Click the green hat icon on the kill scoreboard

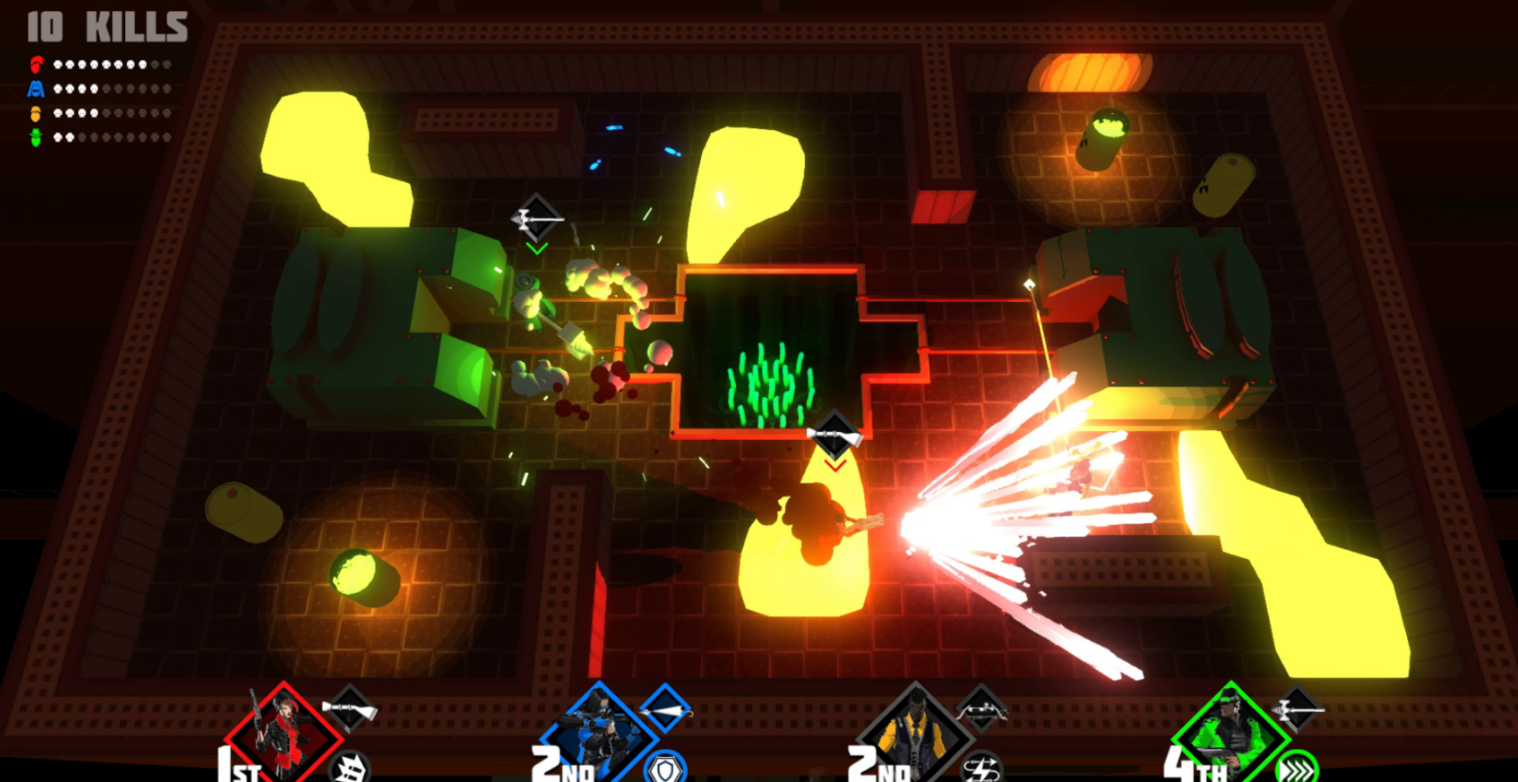coord(37,137)
